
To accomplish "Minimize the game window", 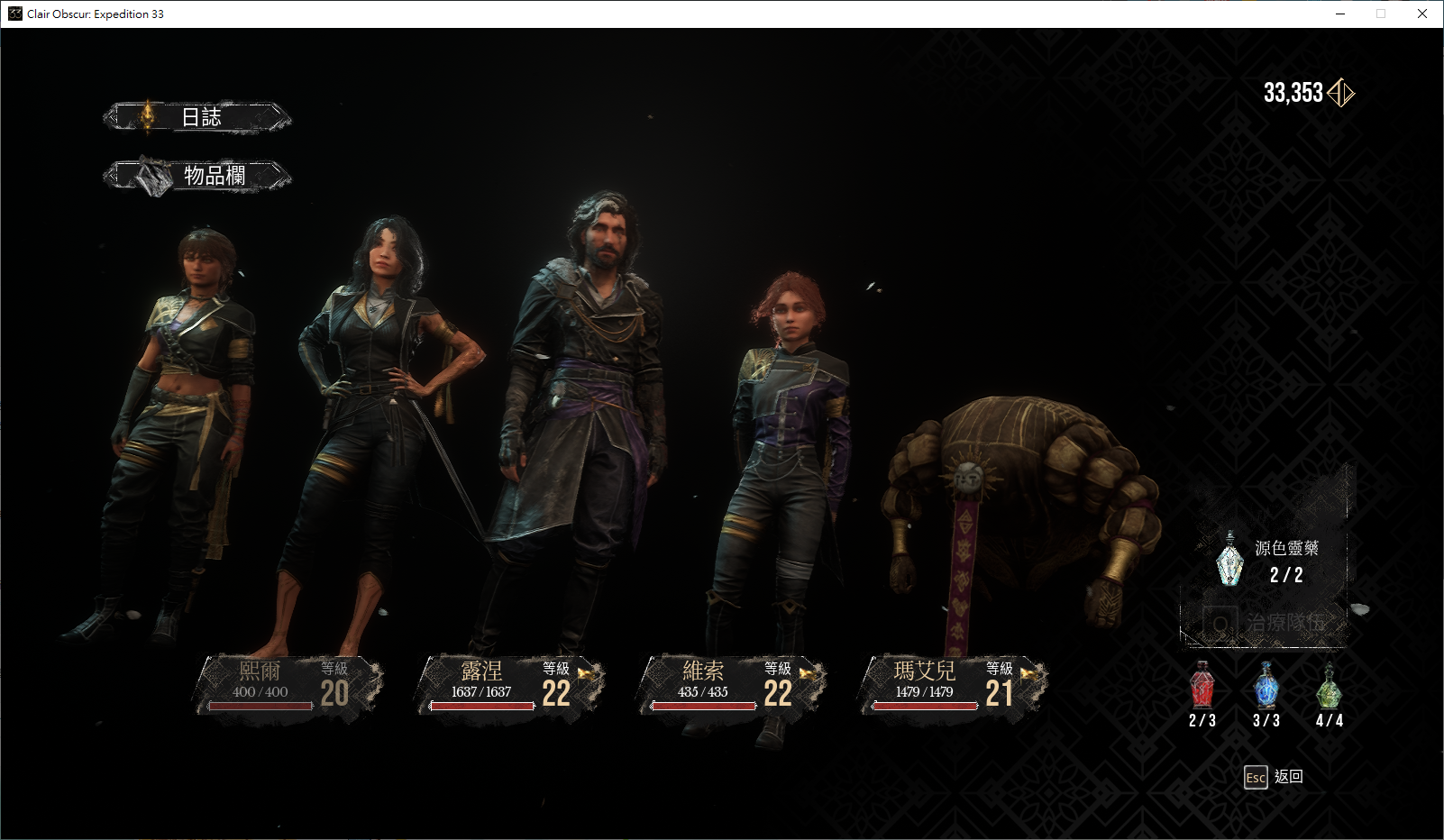I will coord(1340,14).
